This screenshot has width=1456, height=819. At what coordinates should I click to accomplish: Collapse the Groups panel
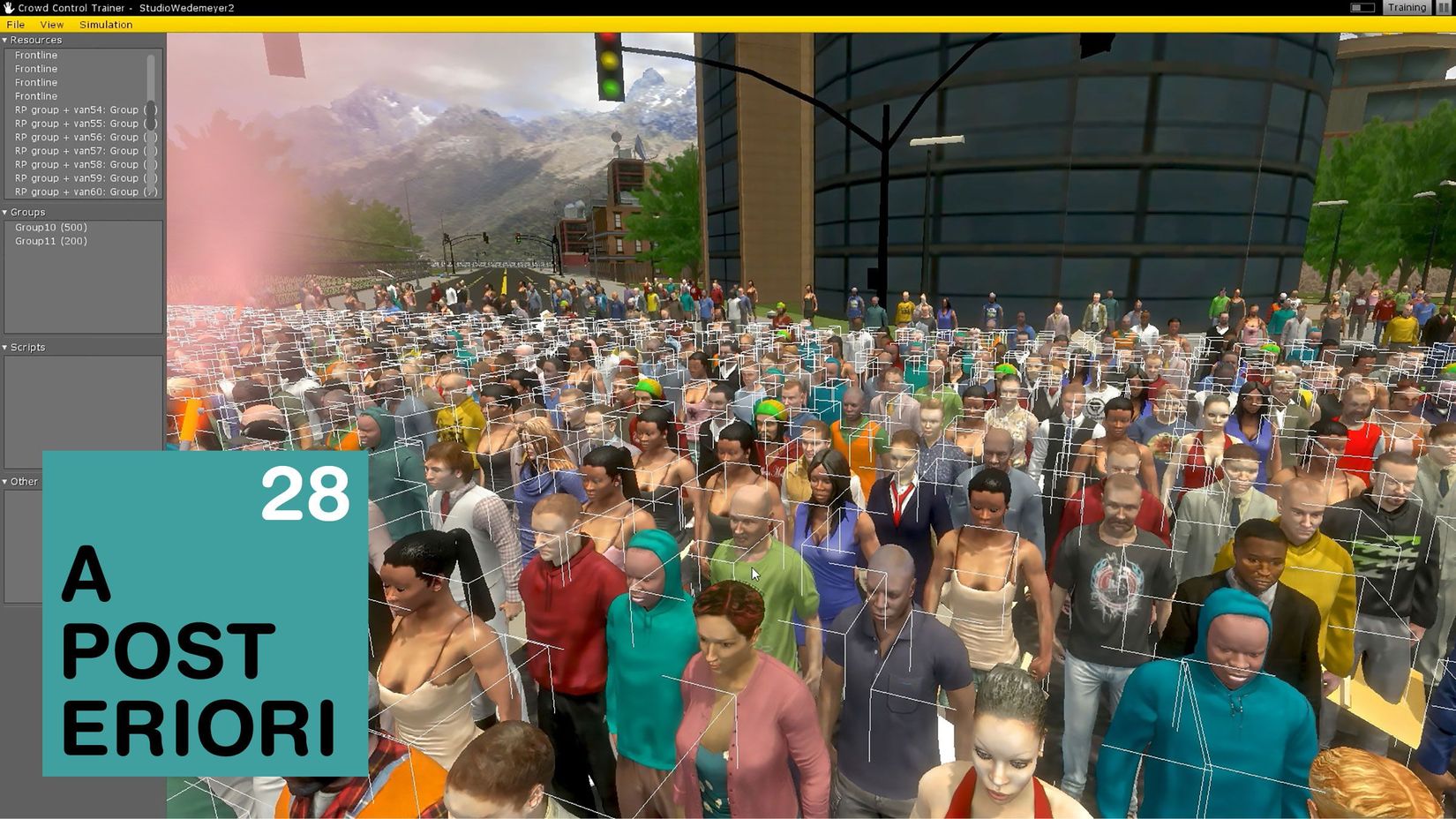5,213
